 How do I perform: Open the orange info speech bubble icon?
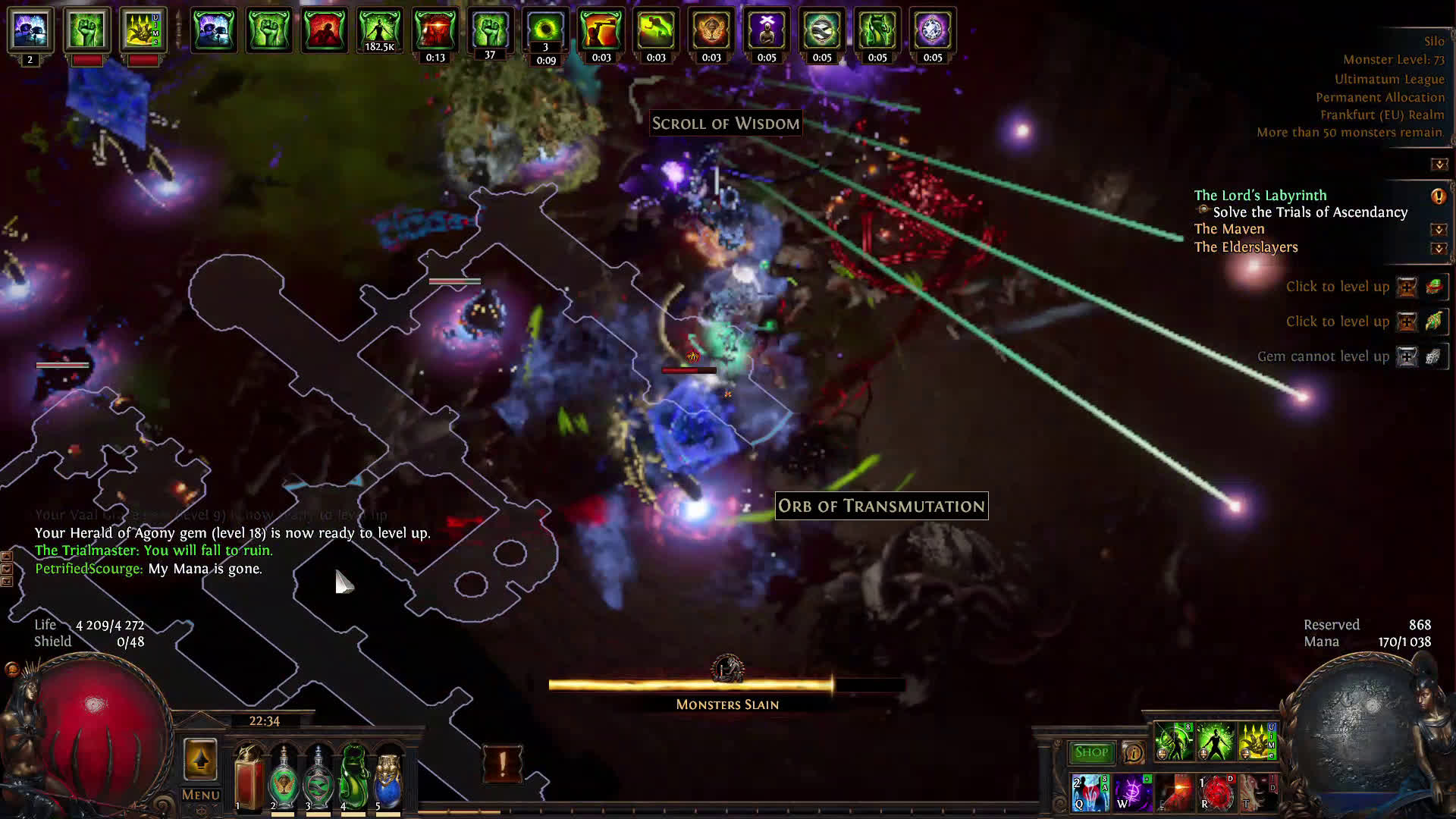pyautogui.click(x=1133, y=752)
